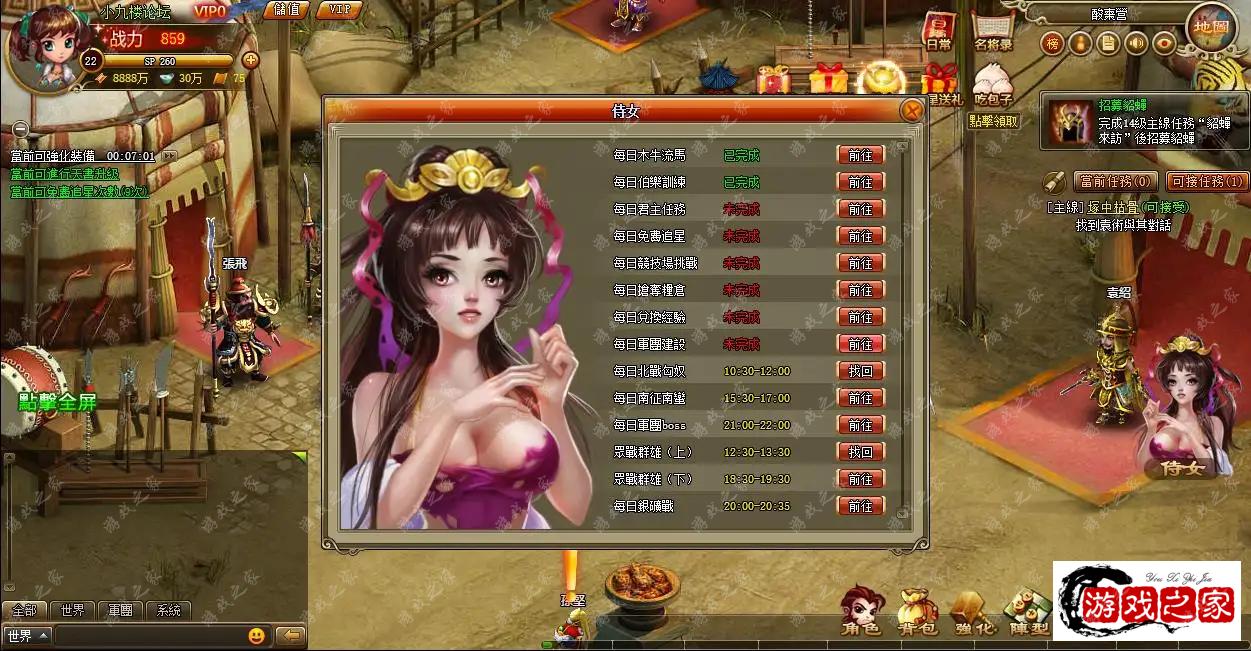Screen dimensions: 1251x651
Task: Click 前往 for 每日競技場挑戰
Action: [860, 263]
